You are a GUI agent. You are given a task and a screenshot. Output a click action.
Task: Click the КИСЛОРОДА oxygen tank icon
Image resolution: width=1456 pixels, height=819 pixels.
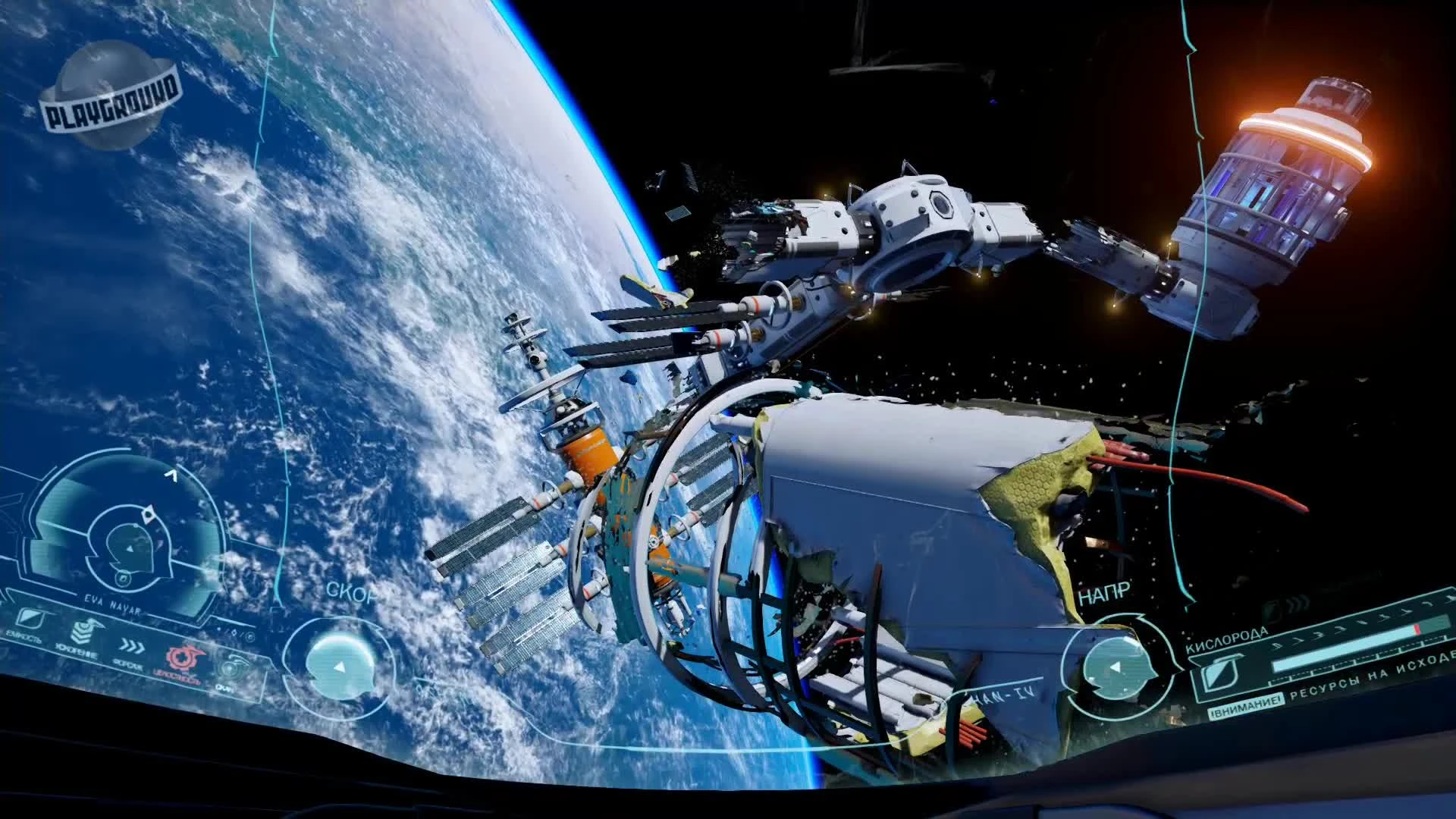pos(1219,673)
